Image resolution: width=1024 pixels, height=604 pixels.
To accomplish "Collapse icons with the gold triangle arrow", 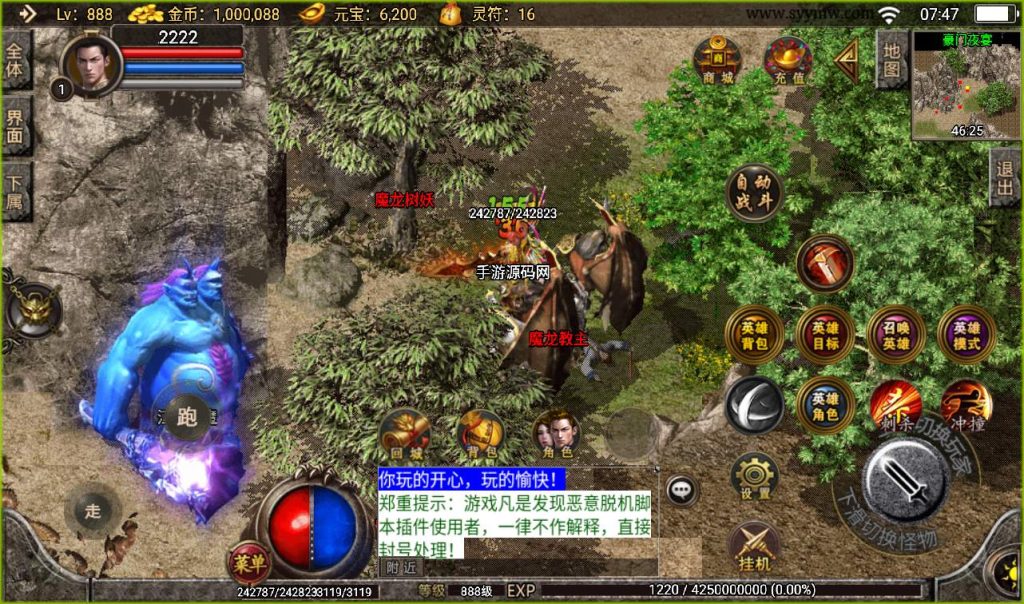I will tap(847, 61).
